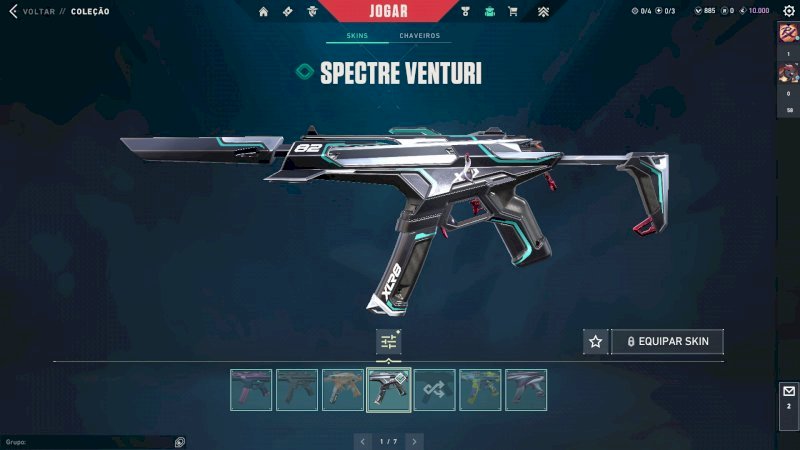Mark the skin as favorite with the star
This screenshot has height=450, width=800.
point(596,341)
